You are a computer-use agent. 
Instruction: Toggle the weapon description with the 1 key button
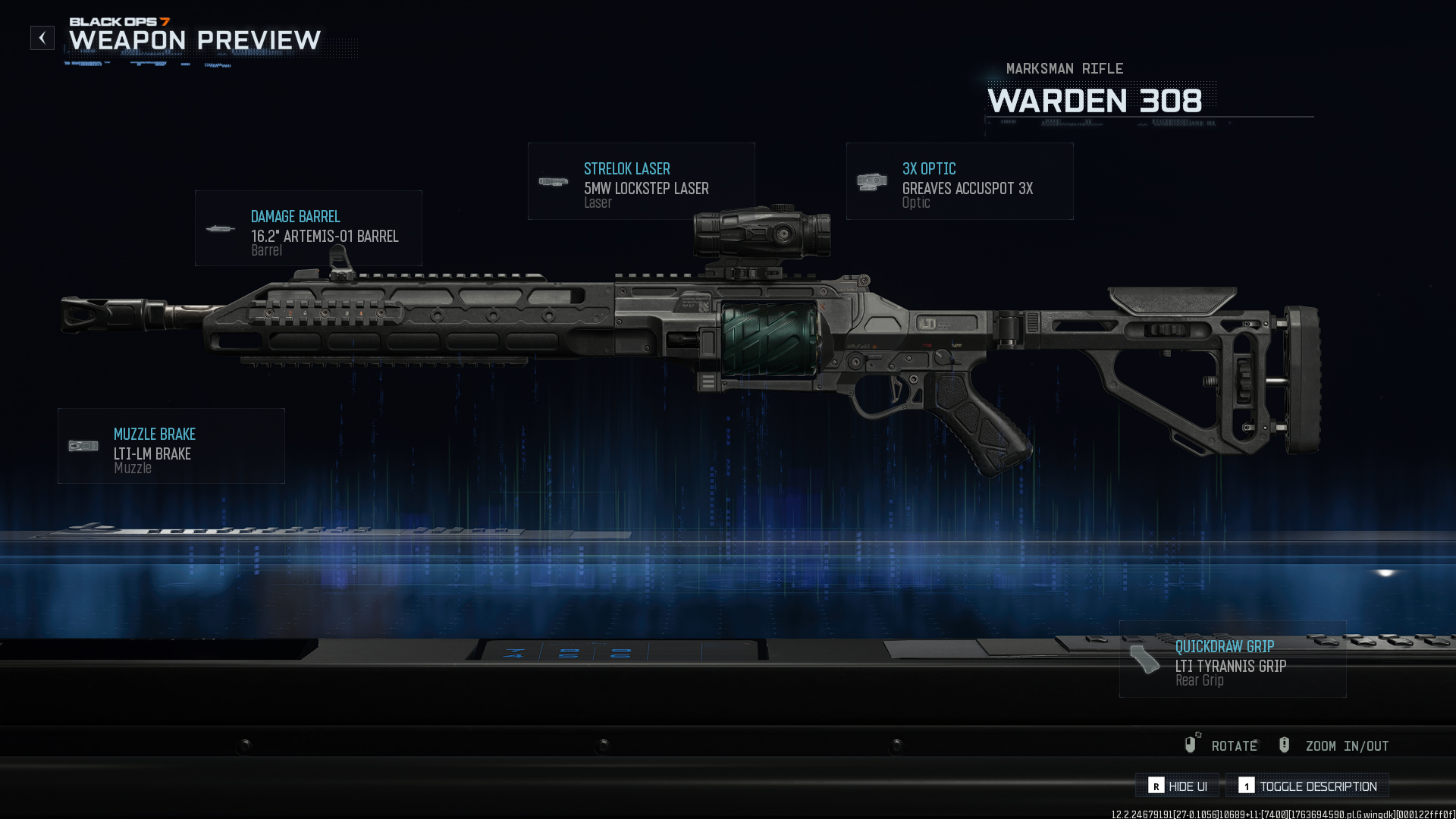coord(1248,786)
